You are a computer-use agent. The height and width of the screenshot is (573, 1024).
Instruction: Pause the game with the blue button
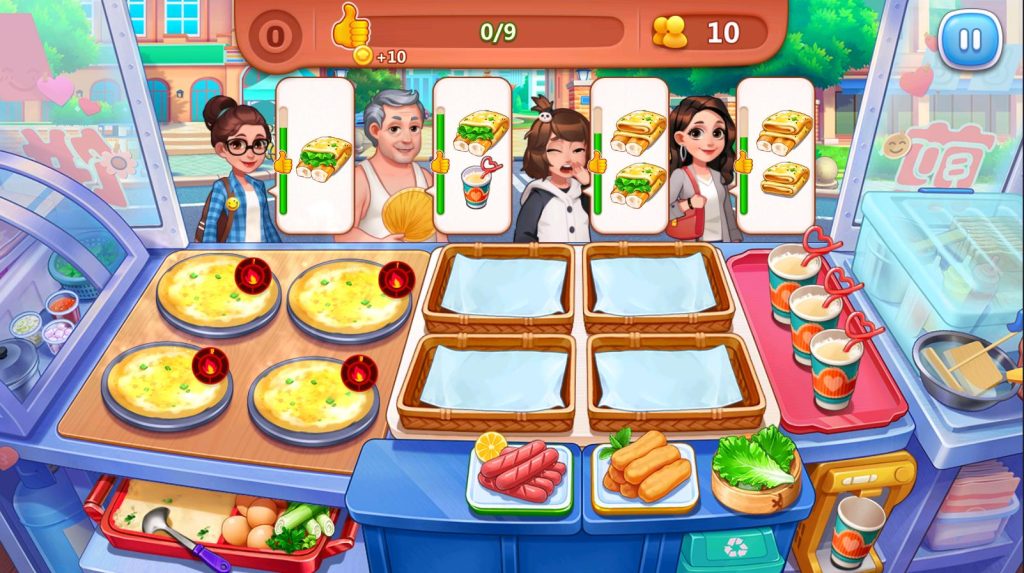tap(969, 39)
